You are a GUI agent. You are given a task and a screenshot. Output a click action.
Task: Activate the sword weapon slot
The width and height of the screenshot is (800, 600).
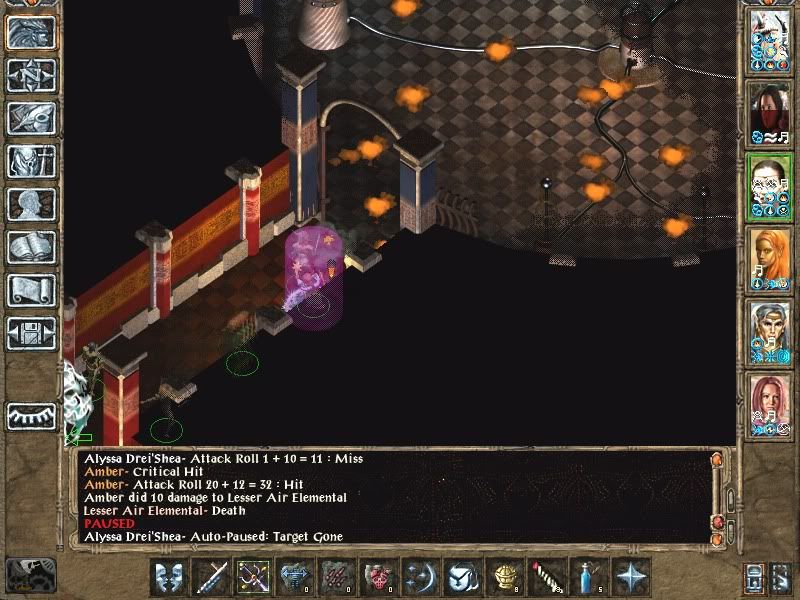pos(213,577)
